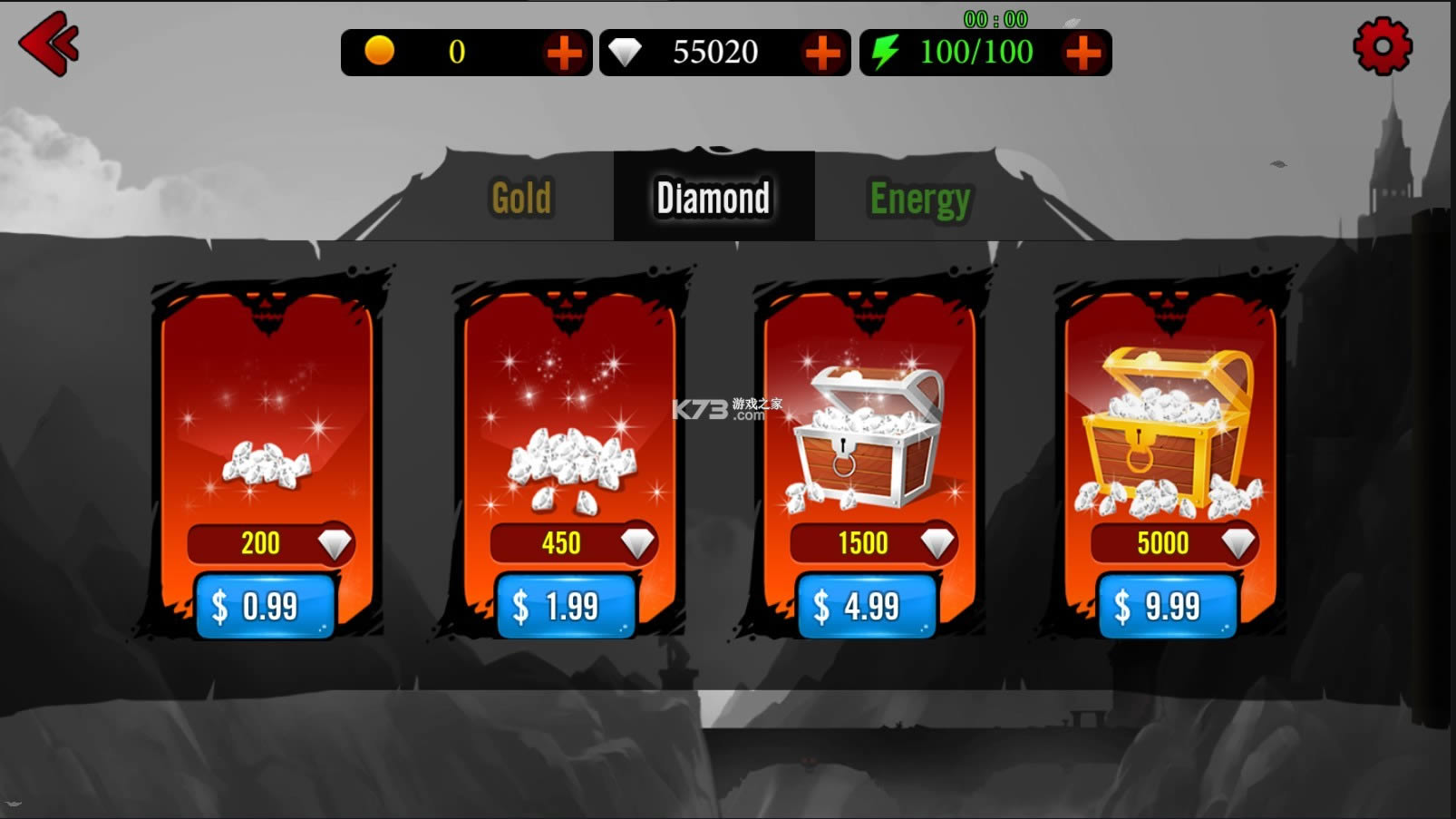This screenshot has width=1456, height=819.
Task: Buy 200 diamonds for $0.99
Action: (266, 606)
